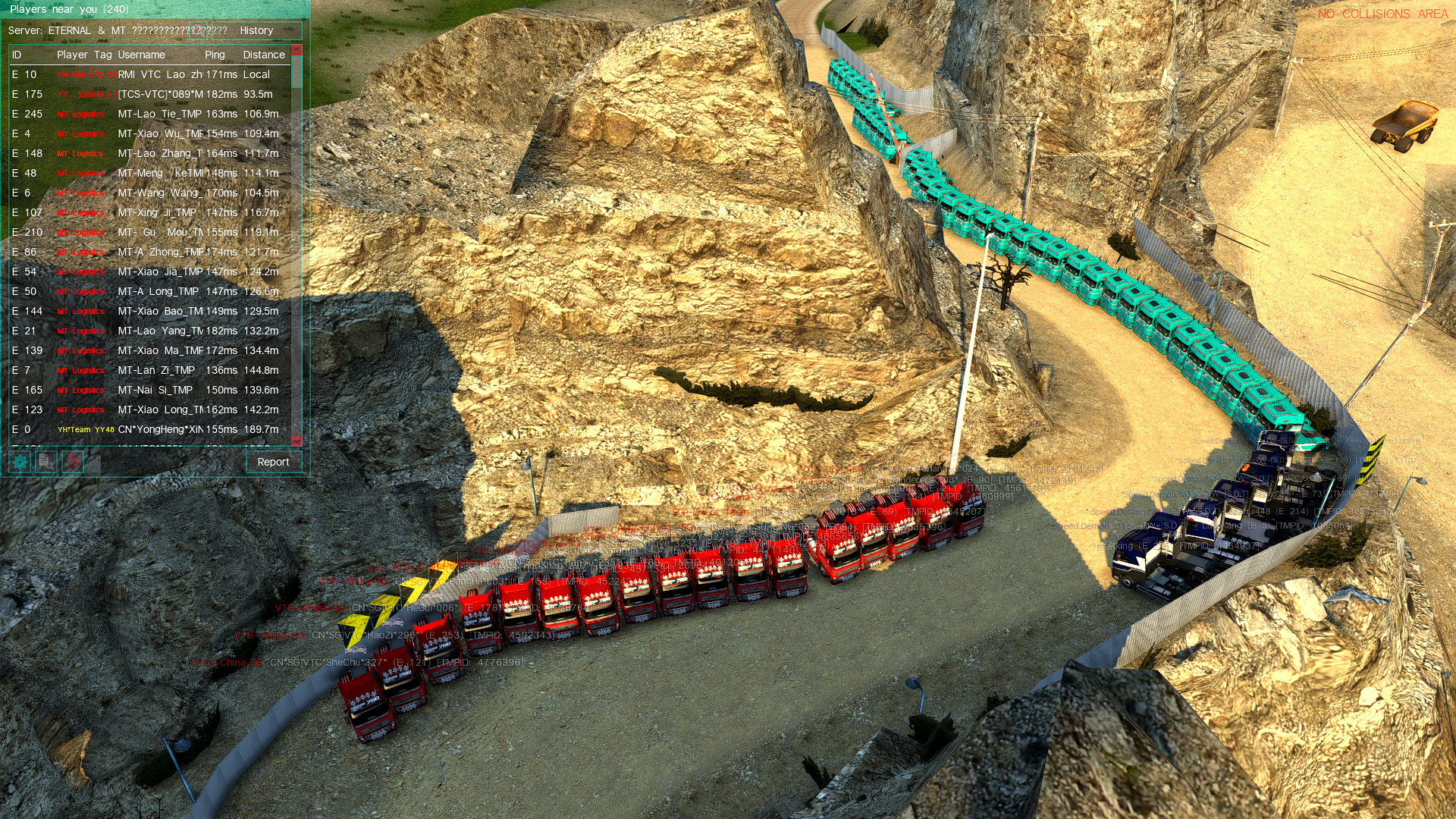Click the Report button
Viewport: 1456px width, 819px height.
coord(273,462)
